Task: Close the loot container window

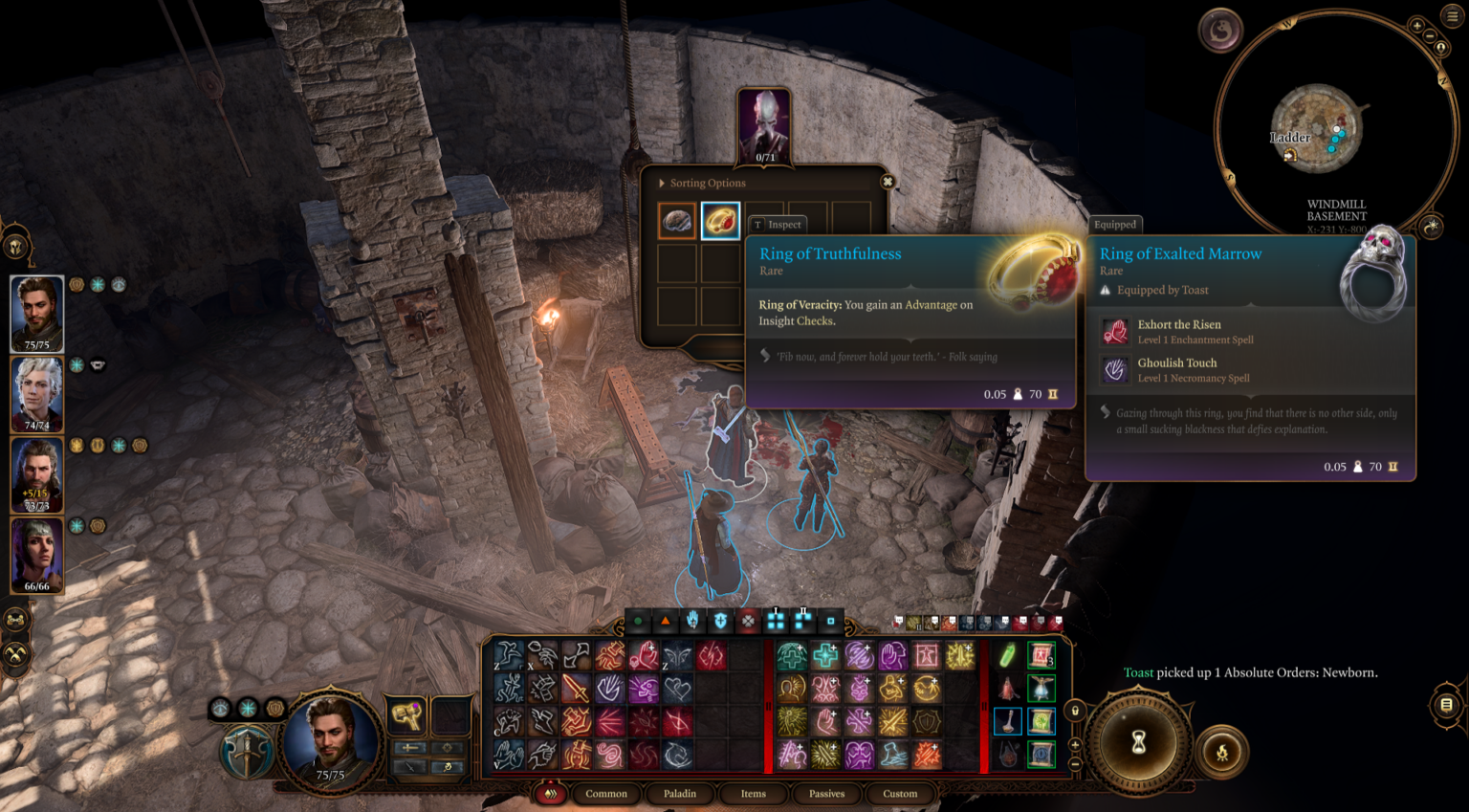Action: pos(888,182)
